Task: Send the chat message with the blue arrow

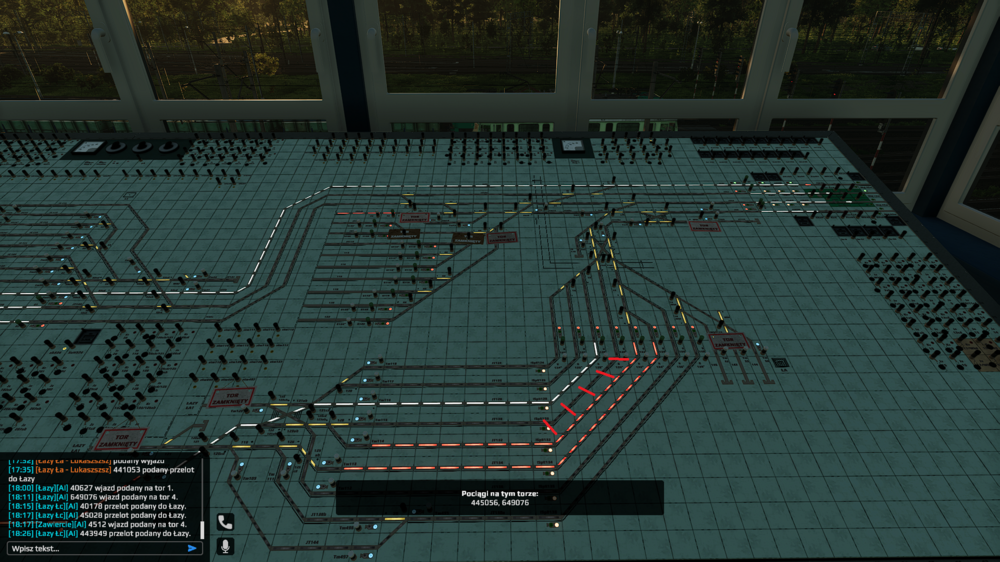Action: tap(192, 548)
